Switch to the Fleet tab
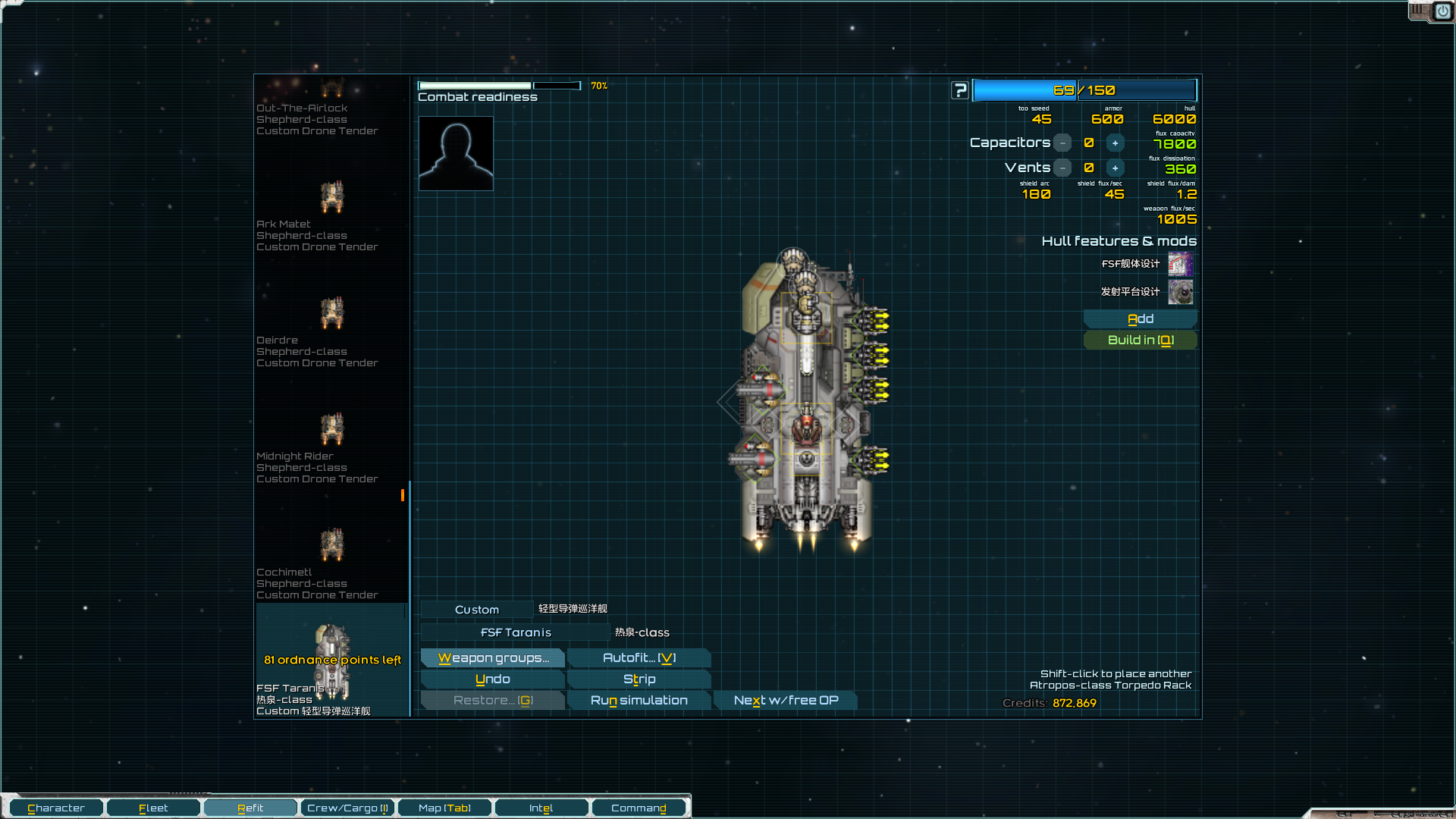 point(153,808)
